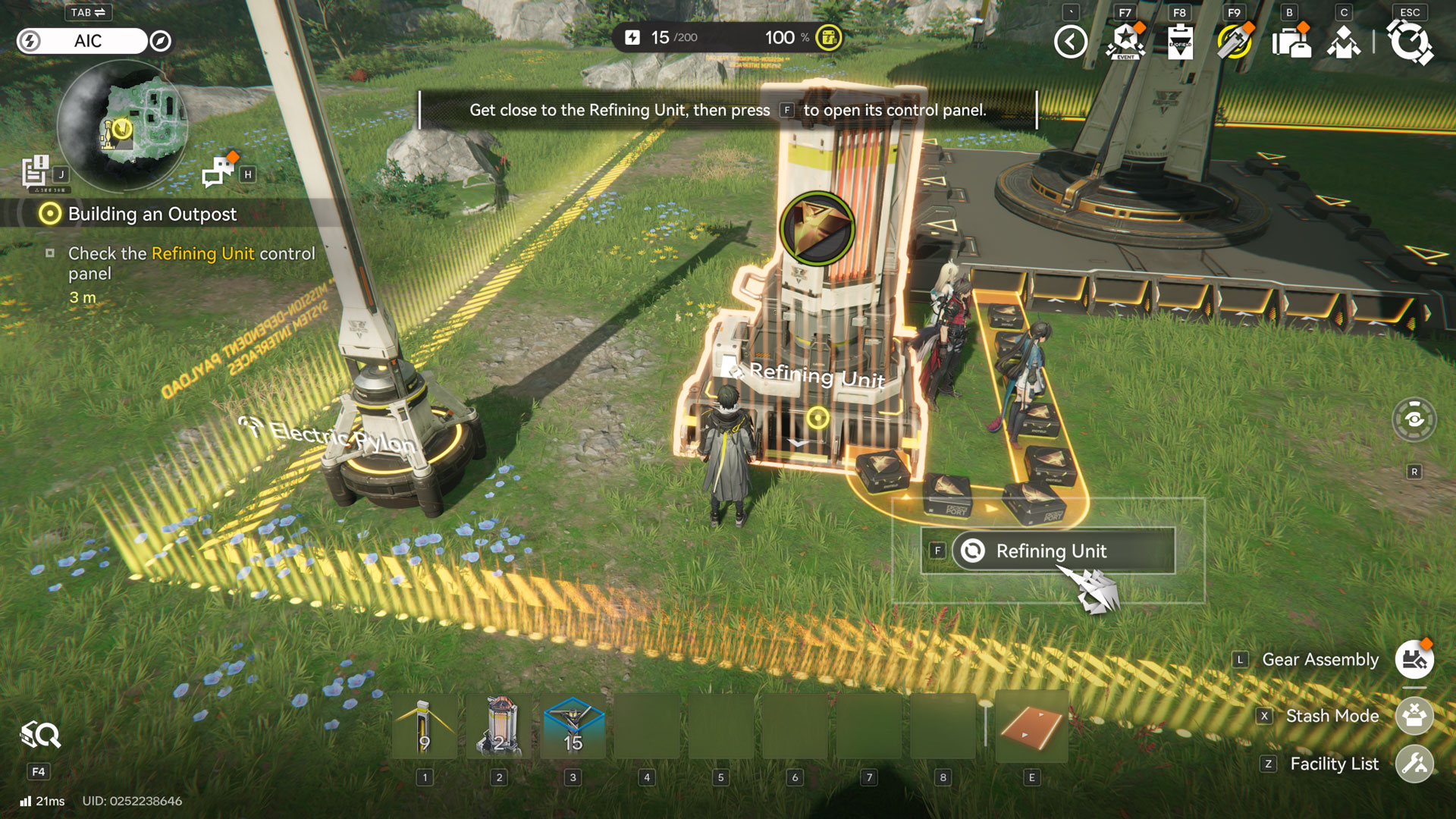Open the circular minimap
The height and width of the screenshot is (819, 1456).
(122, 126)
